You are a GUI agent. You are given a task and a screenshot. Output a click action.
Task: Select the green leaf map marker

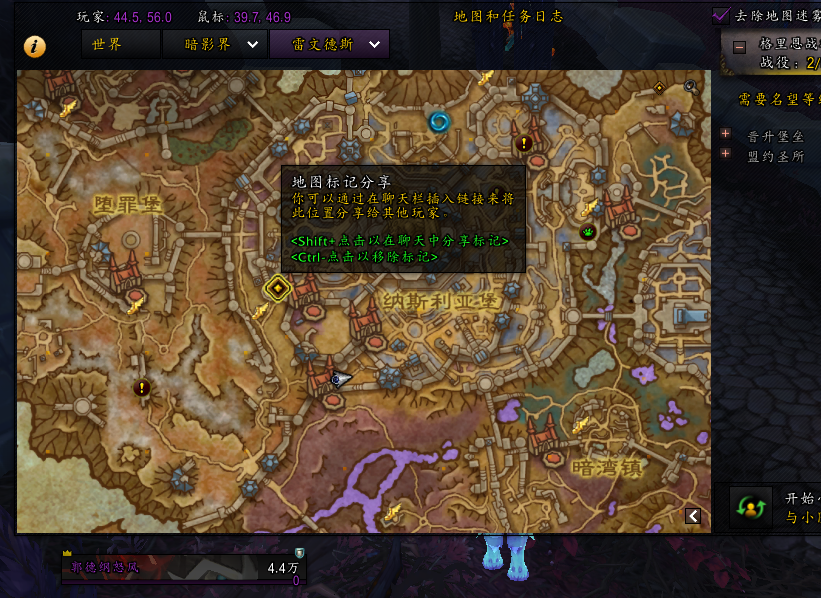(x=587, y=232)
